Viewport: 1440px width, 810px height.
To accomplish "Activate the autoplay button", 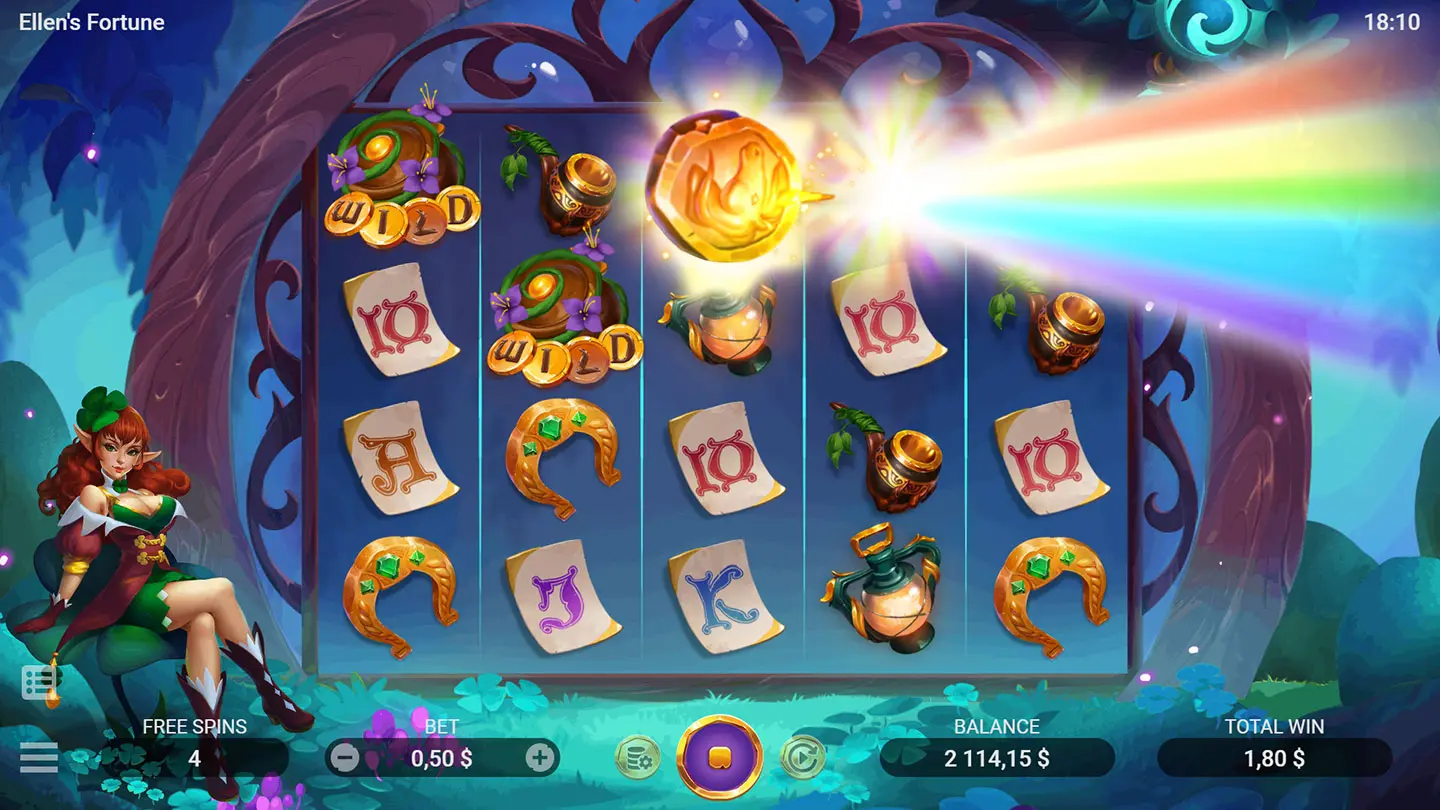I will 801,758.
